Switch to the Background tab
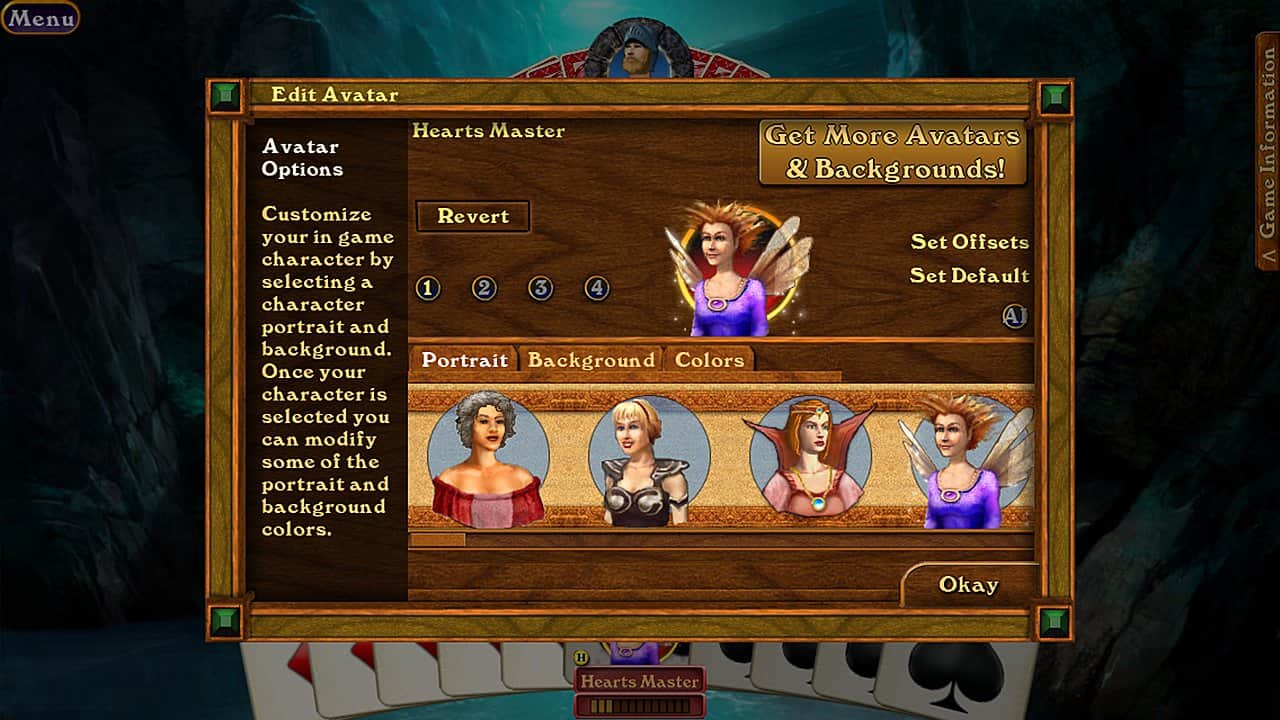1280x720 pixels. 591,360
